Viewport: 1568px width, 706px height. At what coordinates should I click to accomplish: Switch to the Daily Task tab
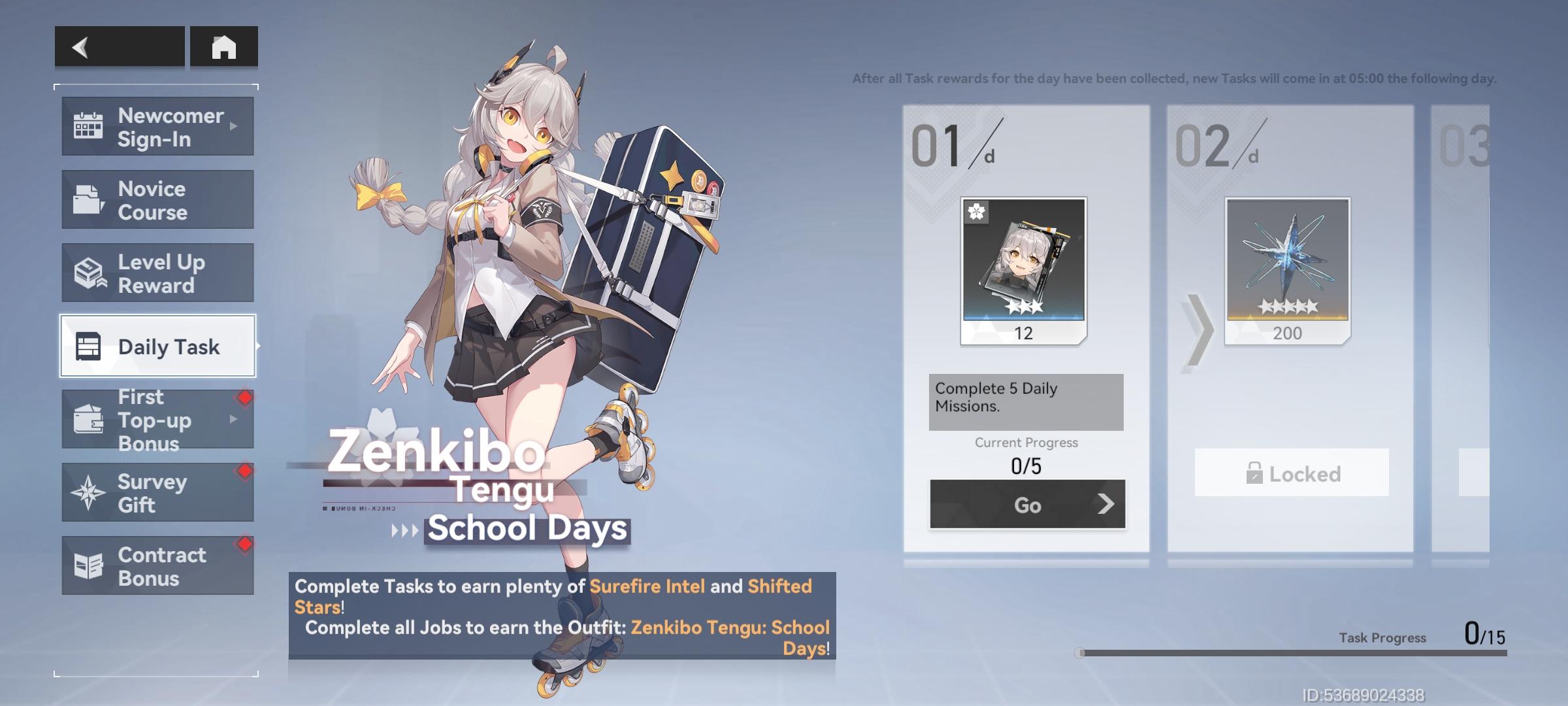point(157,346)
